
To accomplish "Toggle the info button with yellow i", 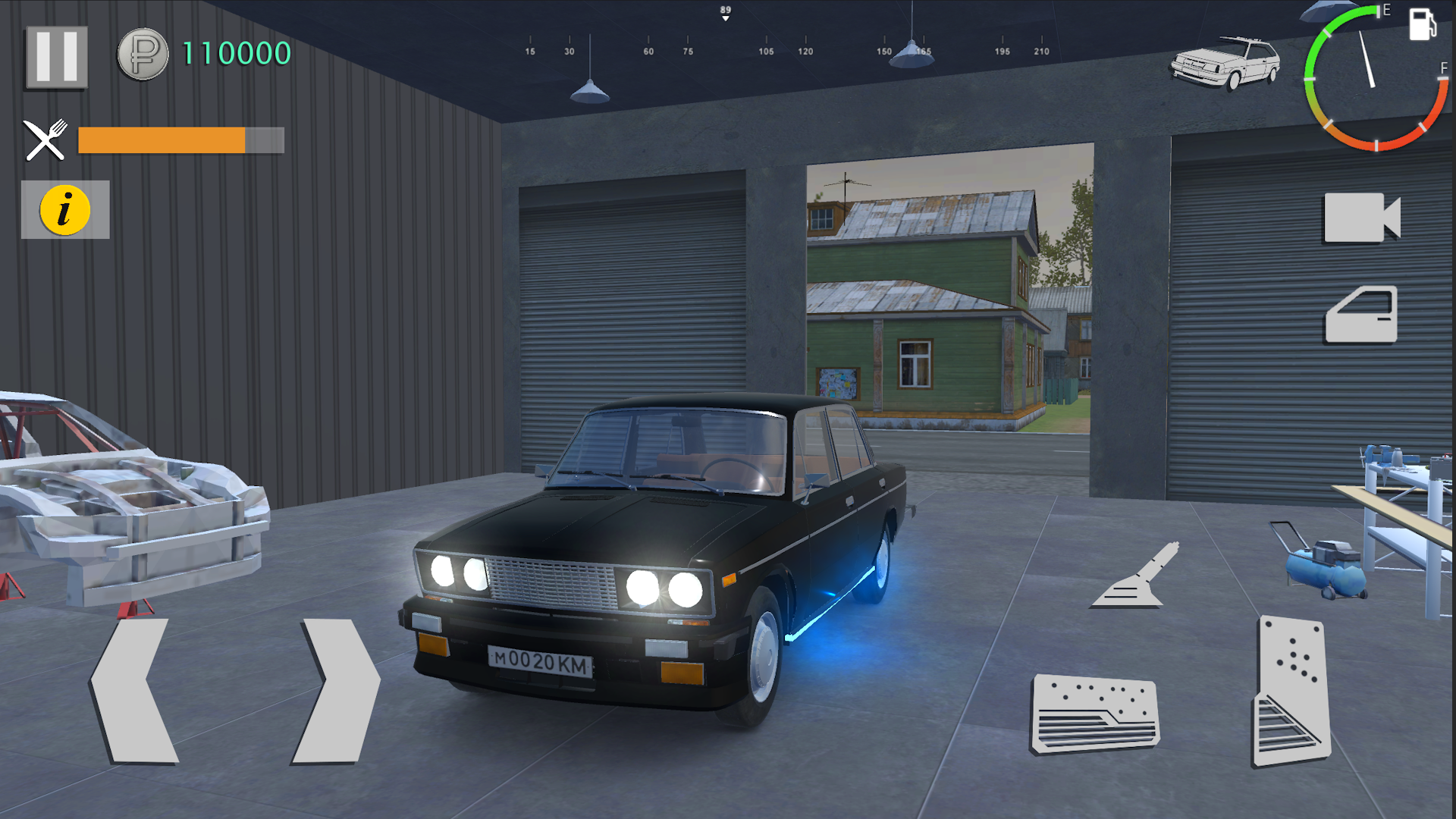I will tap(64, 210).
